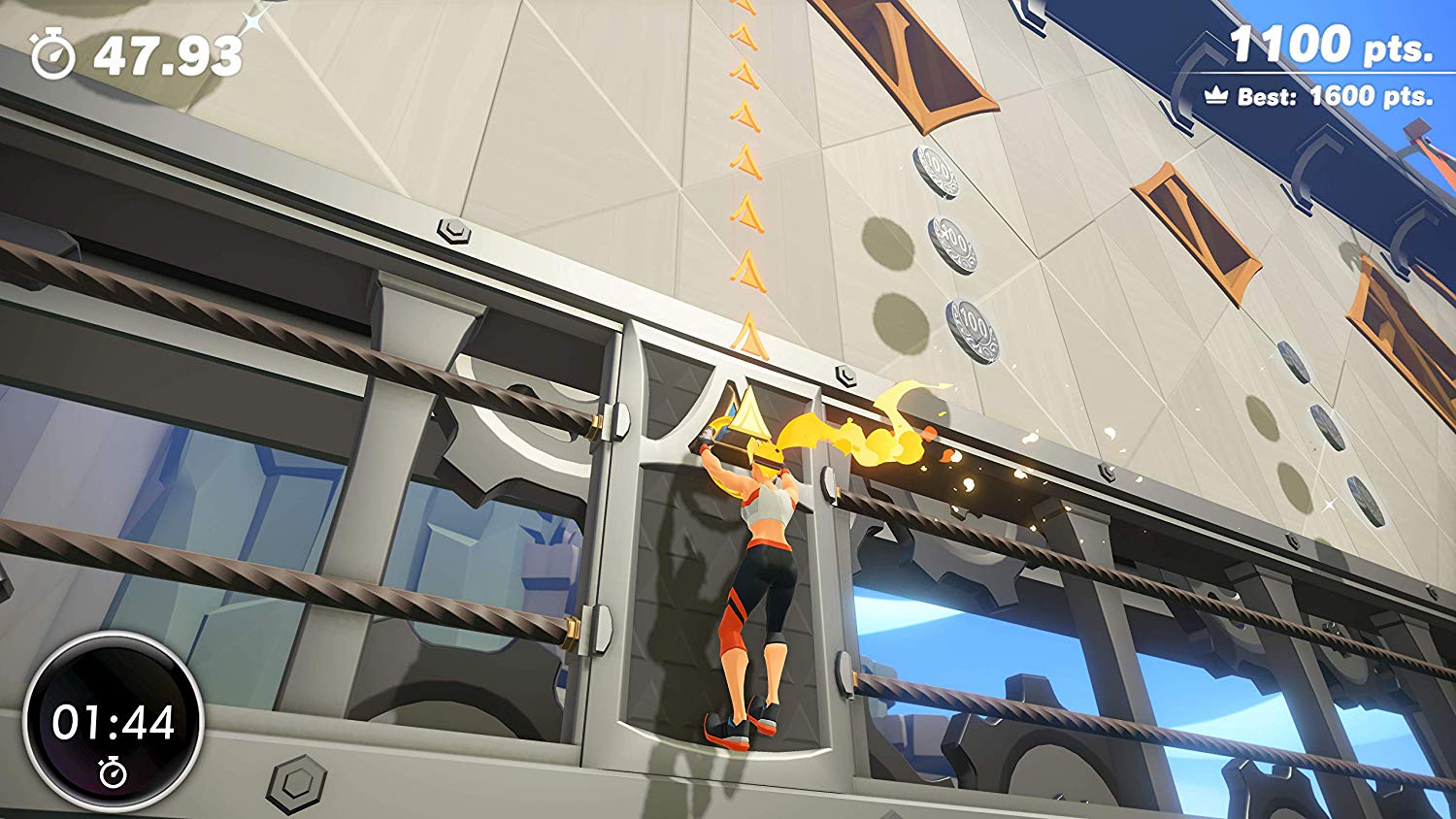The height and width of the screenshot is (819, 1456).
Task: Select the crown icon beside Best score
Action: [x=1217, y=96]
